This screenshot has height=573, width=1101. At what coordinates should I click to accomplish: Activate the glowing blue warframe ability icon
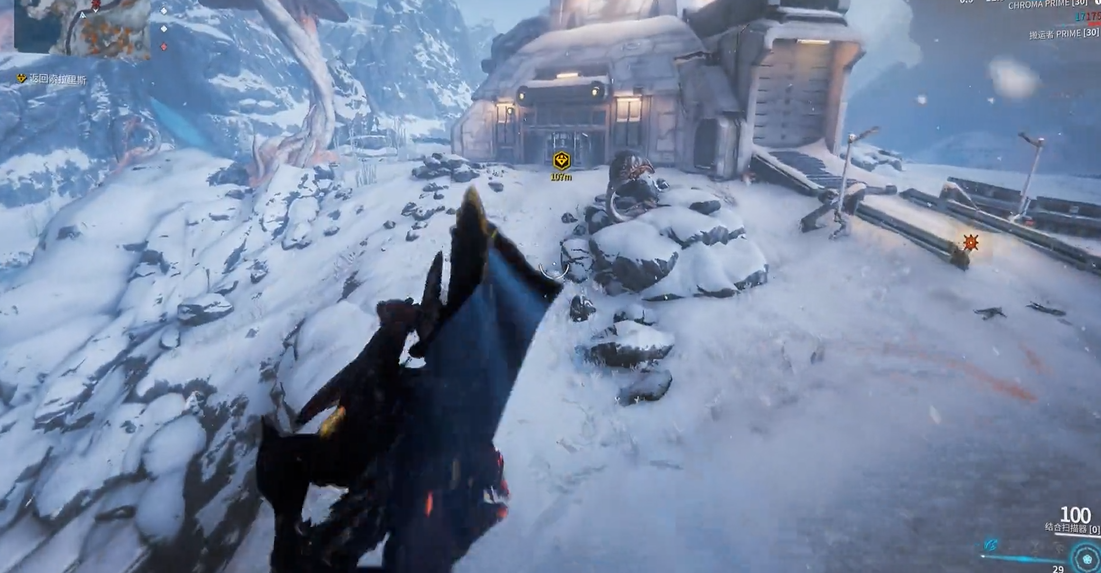click(x=991, y=545)
